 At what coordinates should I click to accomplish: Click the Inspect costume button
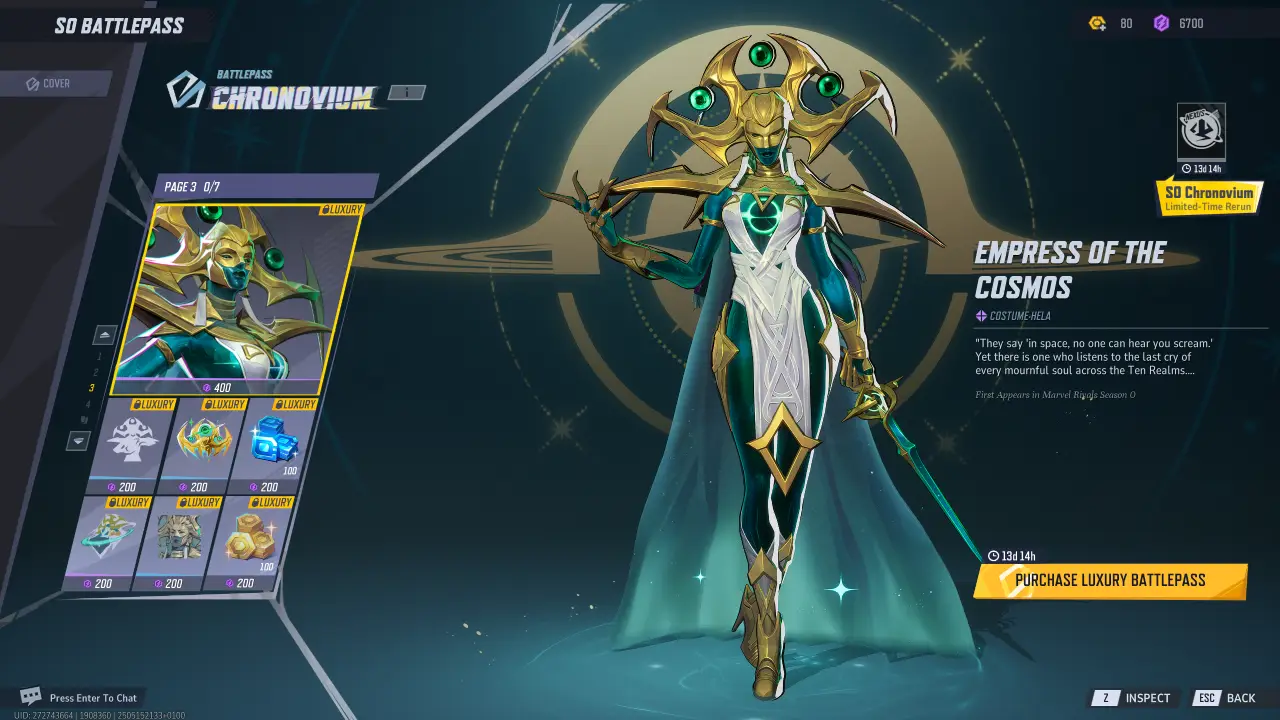pyautogui.click(x=1133, y=698)
